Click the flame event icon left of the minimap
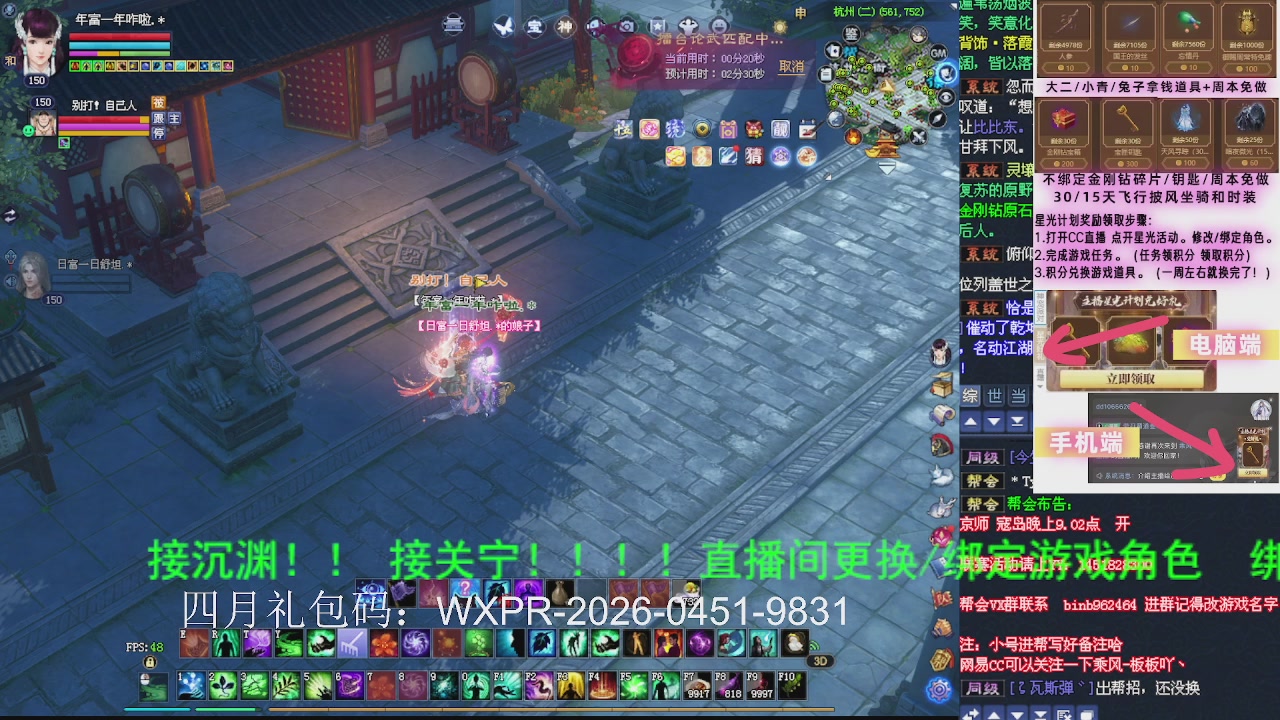 tap(853, 136)
